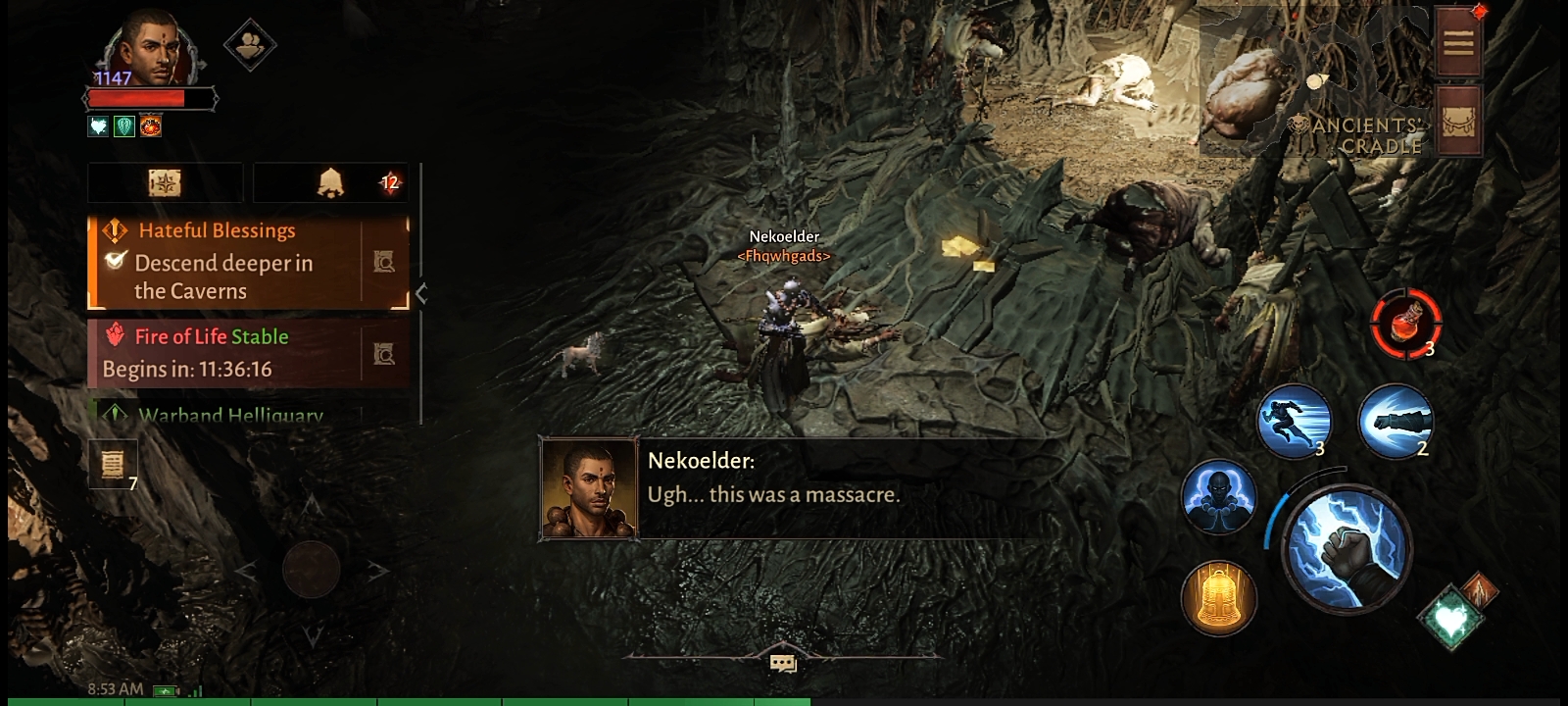Open the armor inventory button
Image resolution: width=1568 pixels, height=706 pixels.
coord(1457,120)
